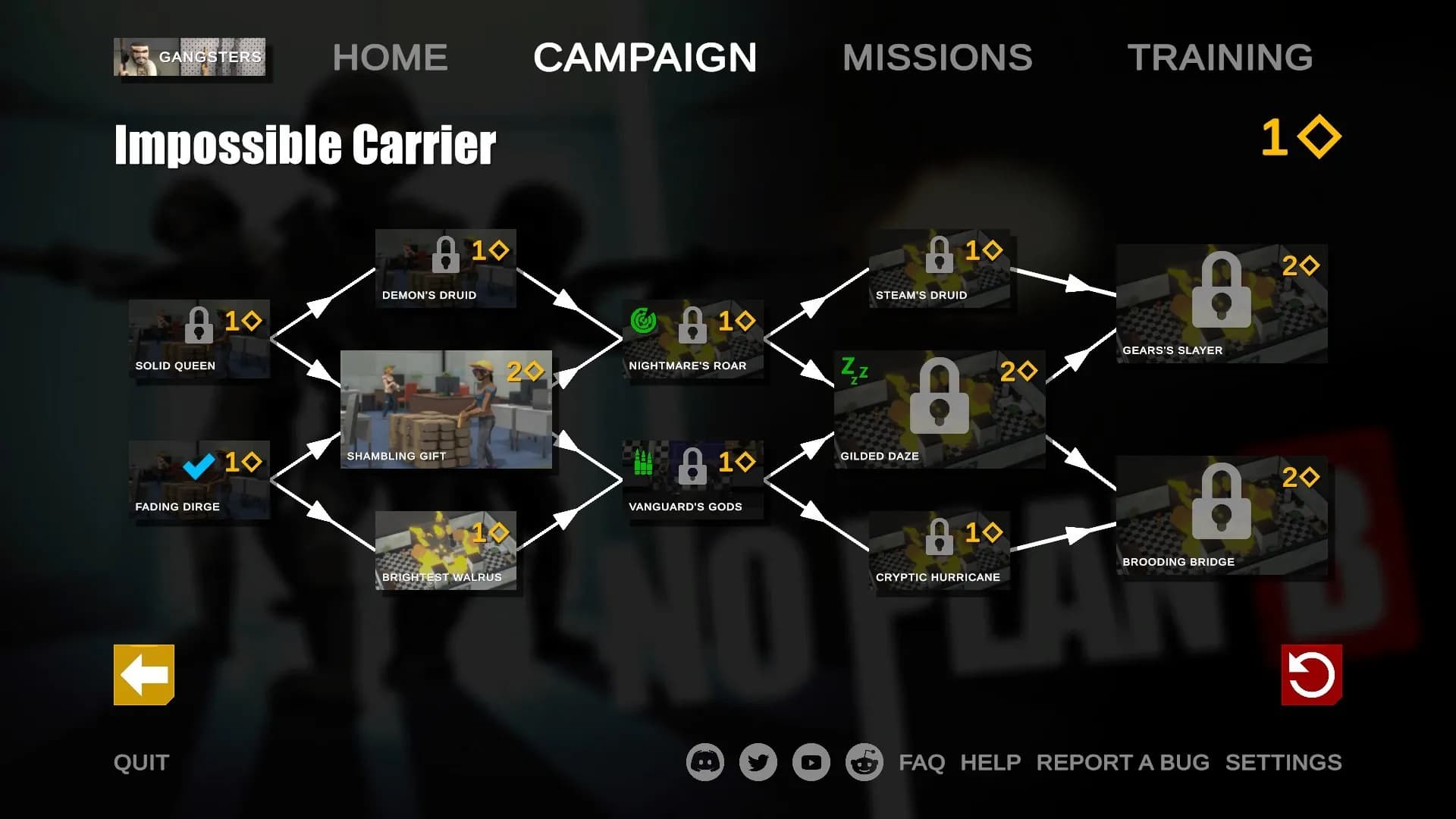Open the Brooding Bridge mission tile

(x=1221, y=515)
